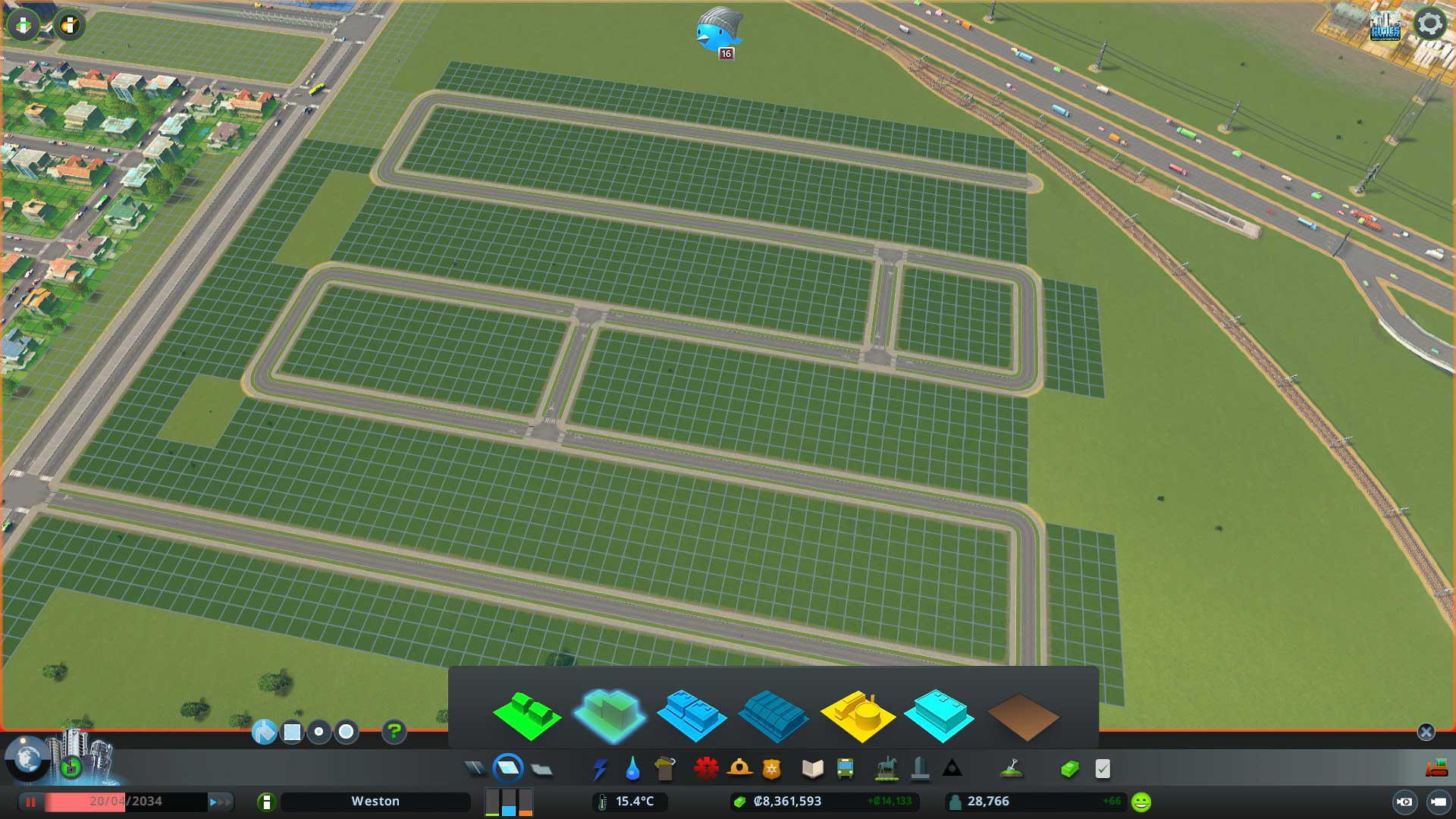Viewport: 1456px width, 819px height.
Task: Open the water and sewage droplet menu
Action: 632,768
